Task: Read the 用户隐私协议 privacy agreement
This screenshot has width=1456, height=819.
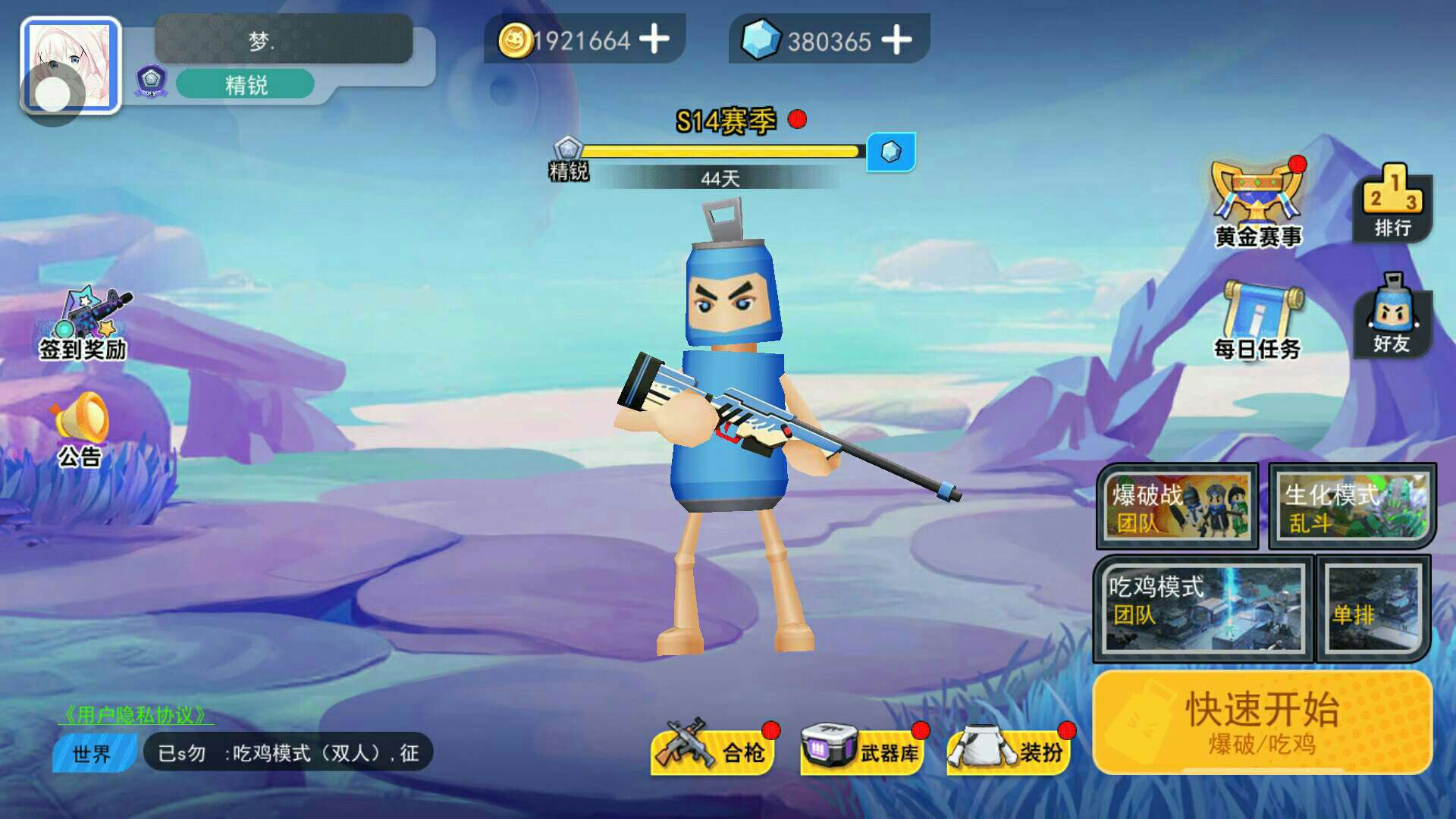Action: pyautogui.click(x=135, y=714)
